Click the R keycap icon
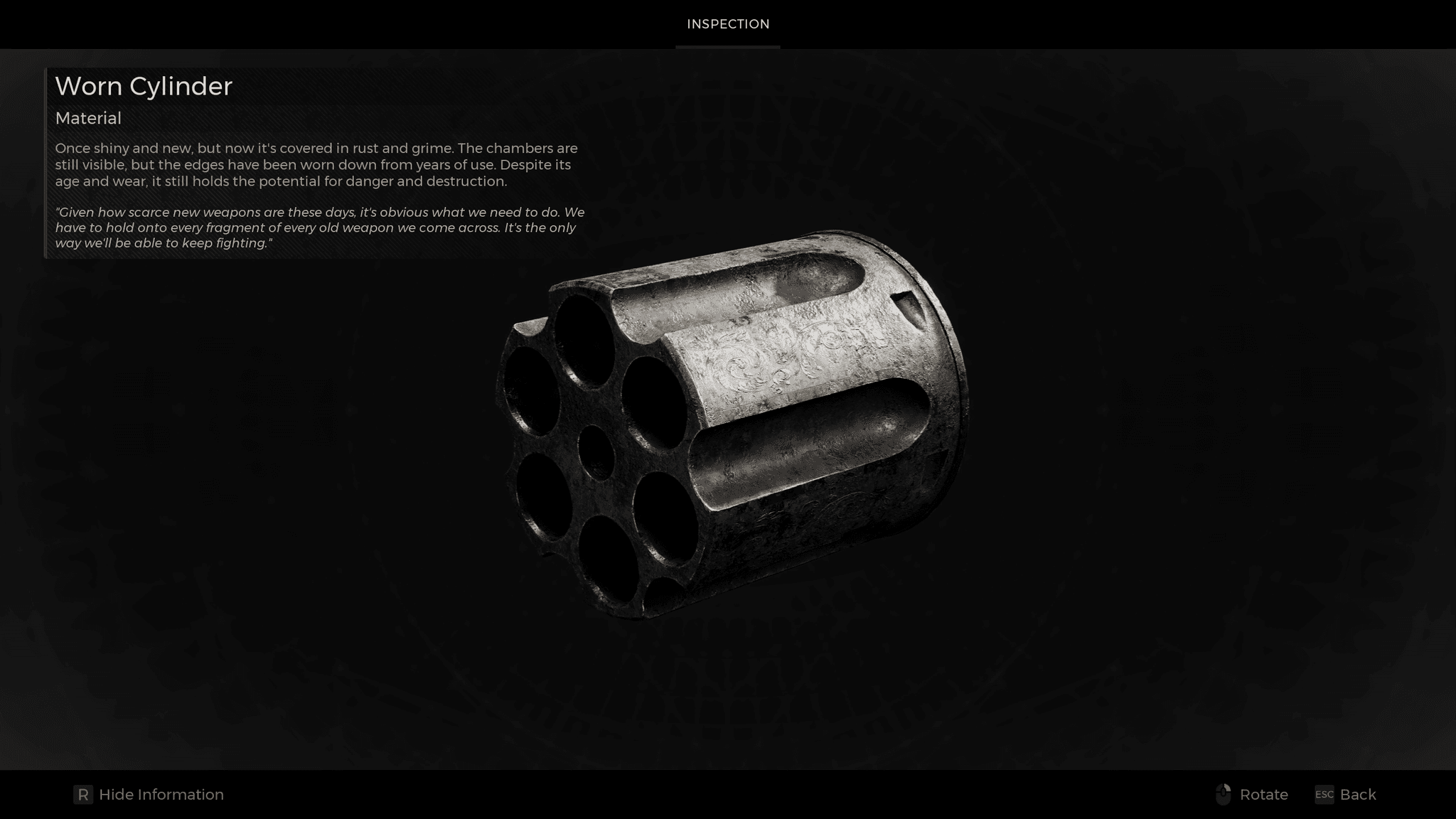The image size is (1456, 819). click(85, 794)
